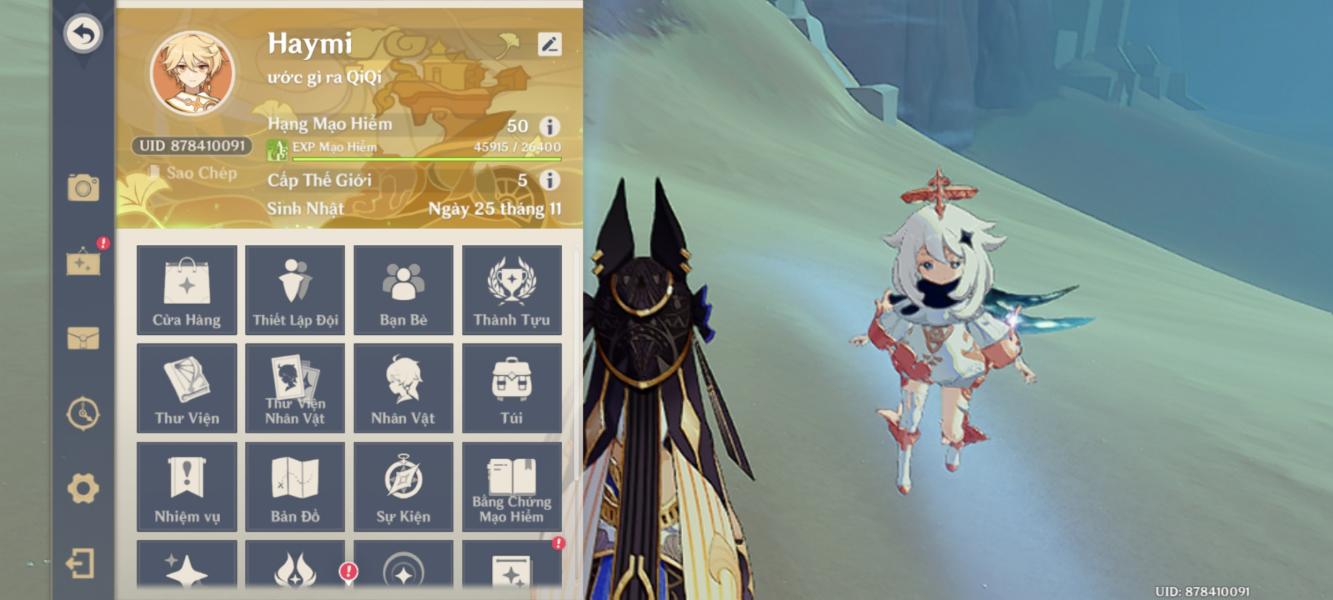Go back with the return arrow button
Viewport: 1333px width, 600px height.
coord(83,34)
